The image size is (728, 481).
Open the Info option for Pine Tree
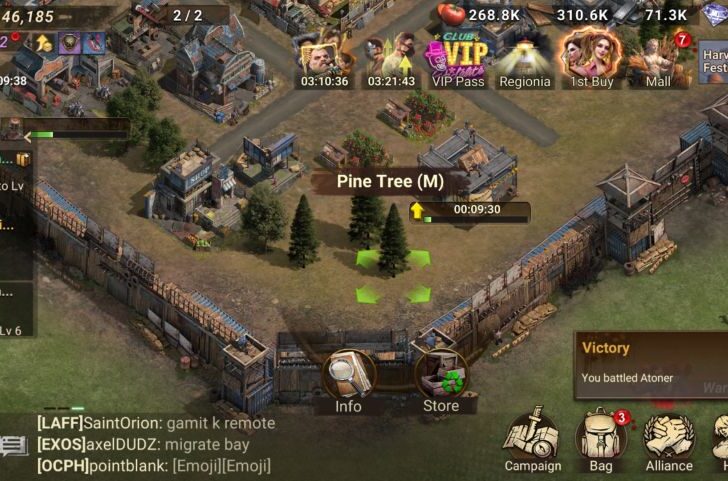(348, 378)
